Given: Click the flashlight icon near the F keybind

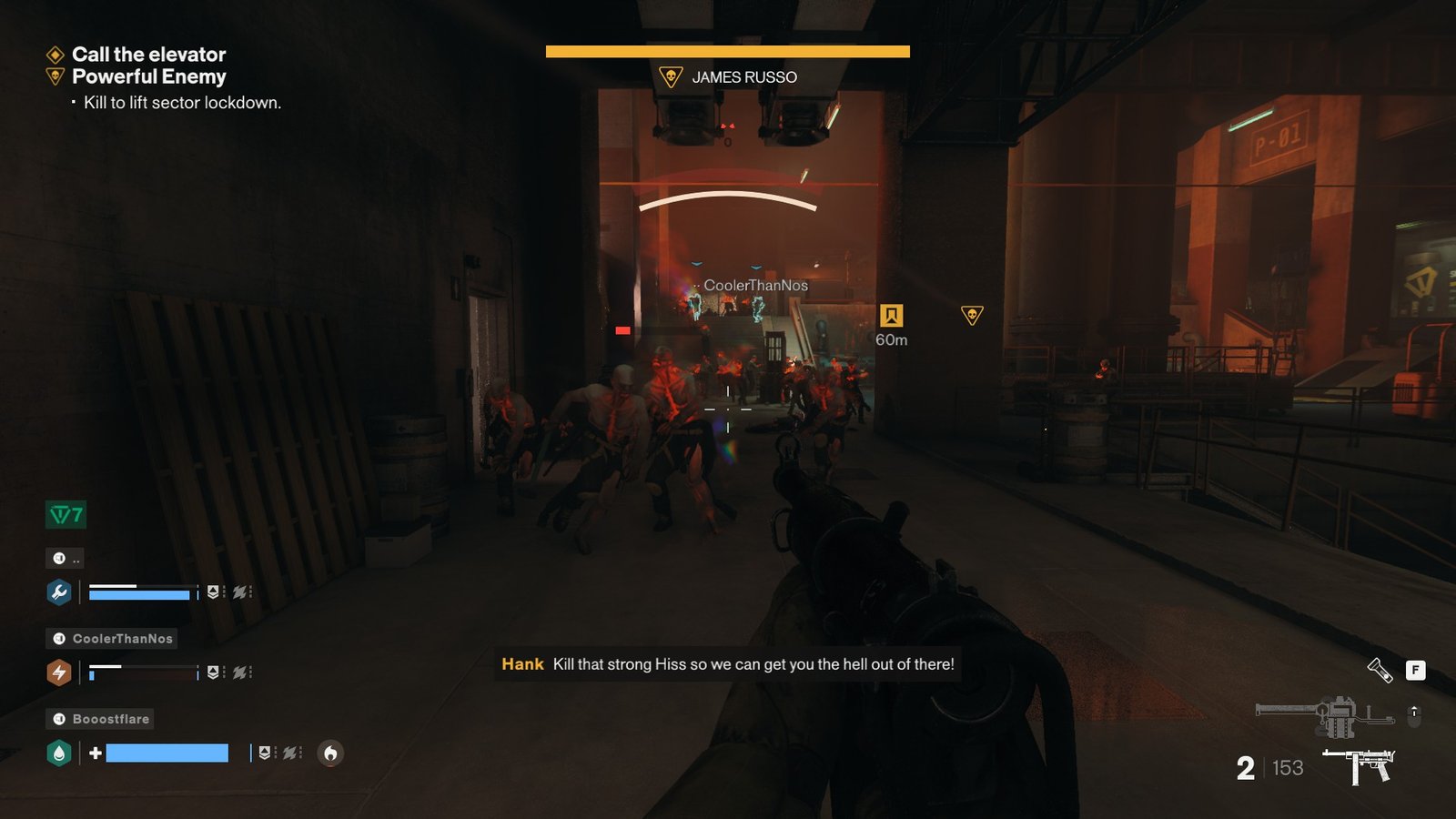Looking at the screenshot, I should click(1380, 671).
